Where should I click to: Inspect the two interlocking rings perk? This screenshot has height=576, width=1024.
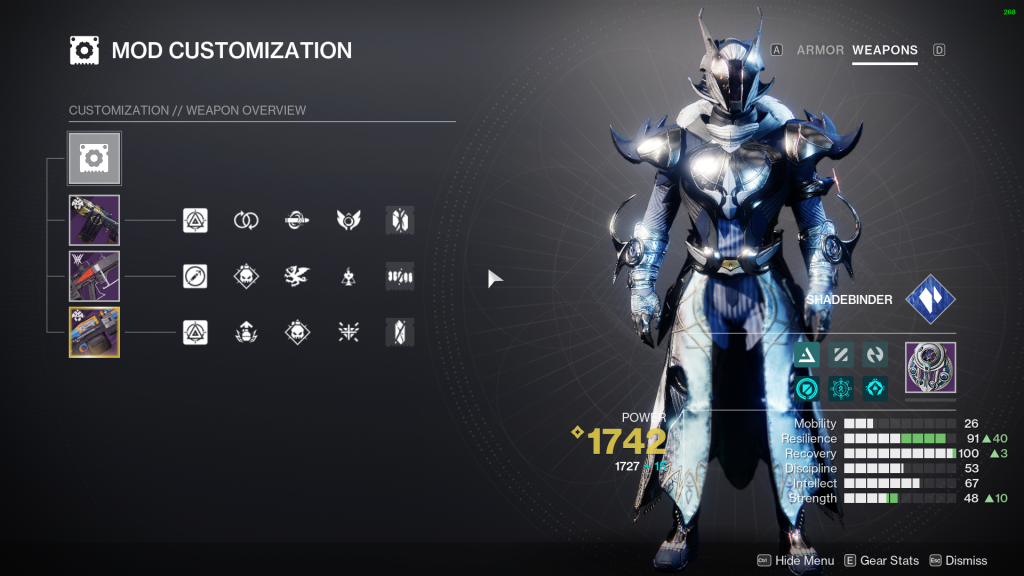pos(246,220)
